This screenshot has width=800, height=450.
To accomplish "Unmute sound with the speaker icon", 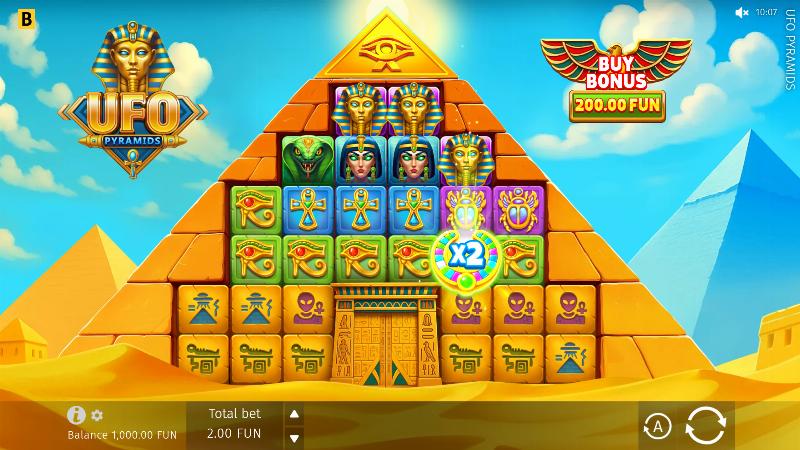I will [x=742, y=13].
